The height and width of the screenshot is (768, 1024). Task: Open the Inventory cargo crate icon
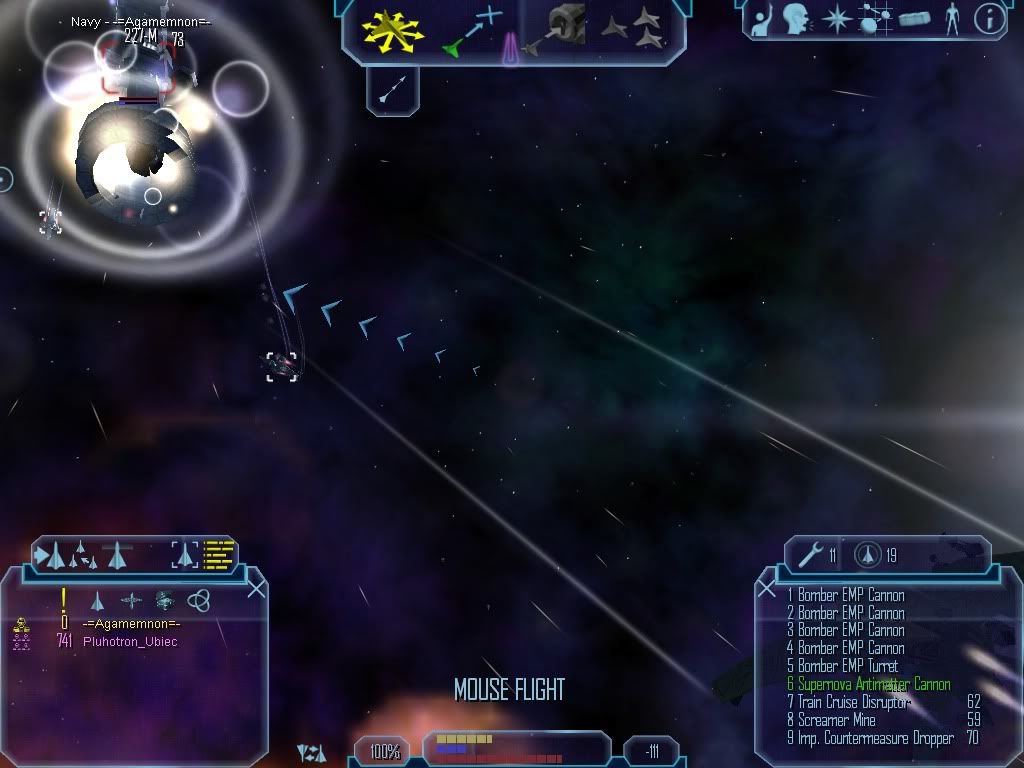pyautogui.click(x=915, y=19)
